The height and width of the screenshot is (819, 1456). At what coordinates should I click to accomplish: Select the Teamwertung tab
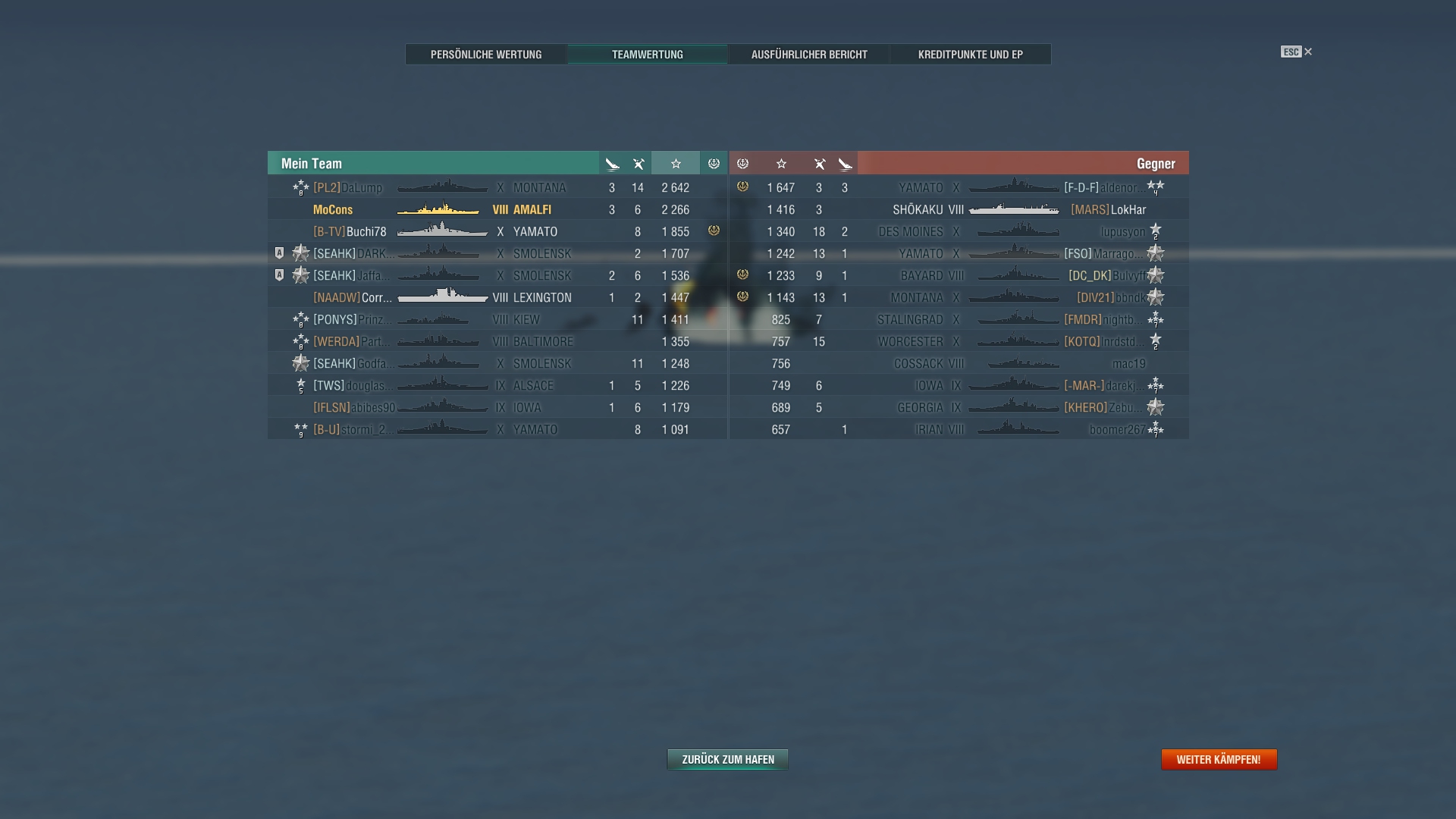click(648, 54)
